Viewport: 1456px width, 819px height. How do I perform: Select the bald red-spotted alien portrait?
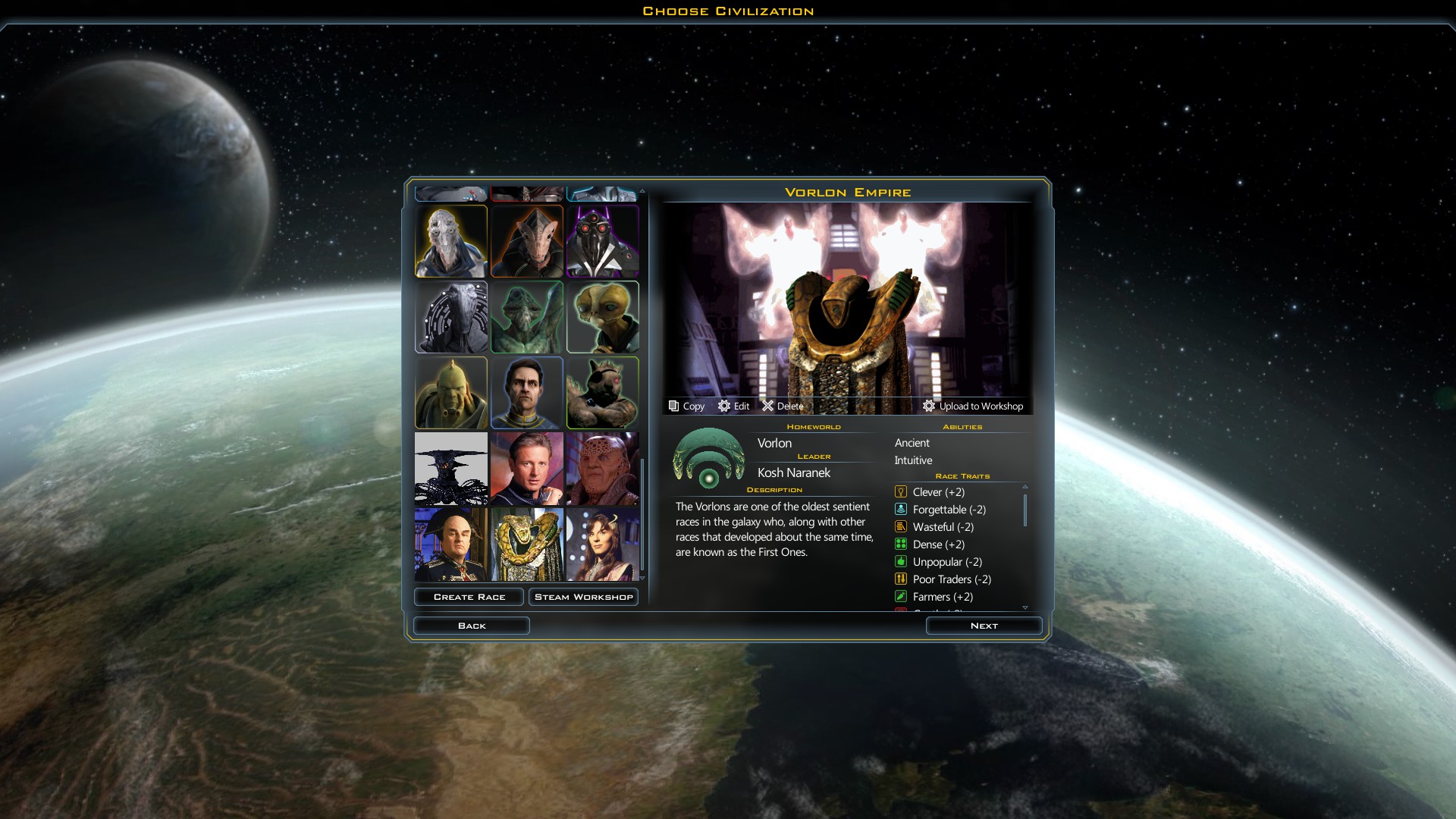point(603,469)
